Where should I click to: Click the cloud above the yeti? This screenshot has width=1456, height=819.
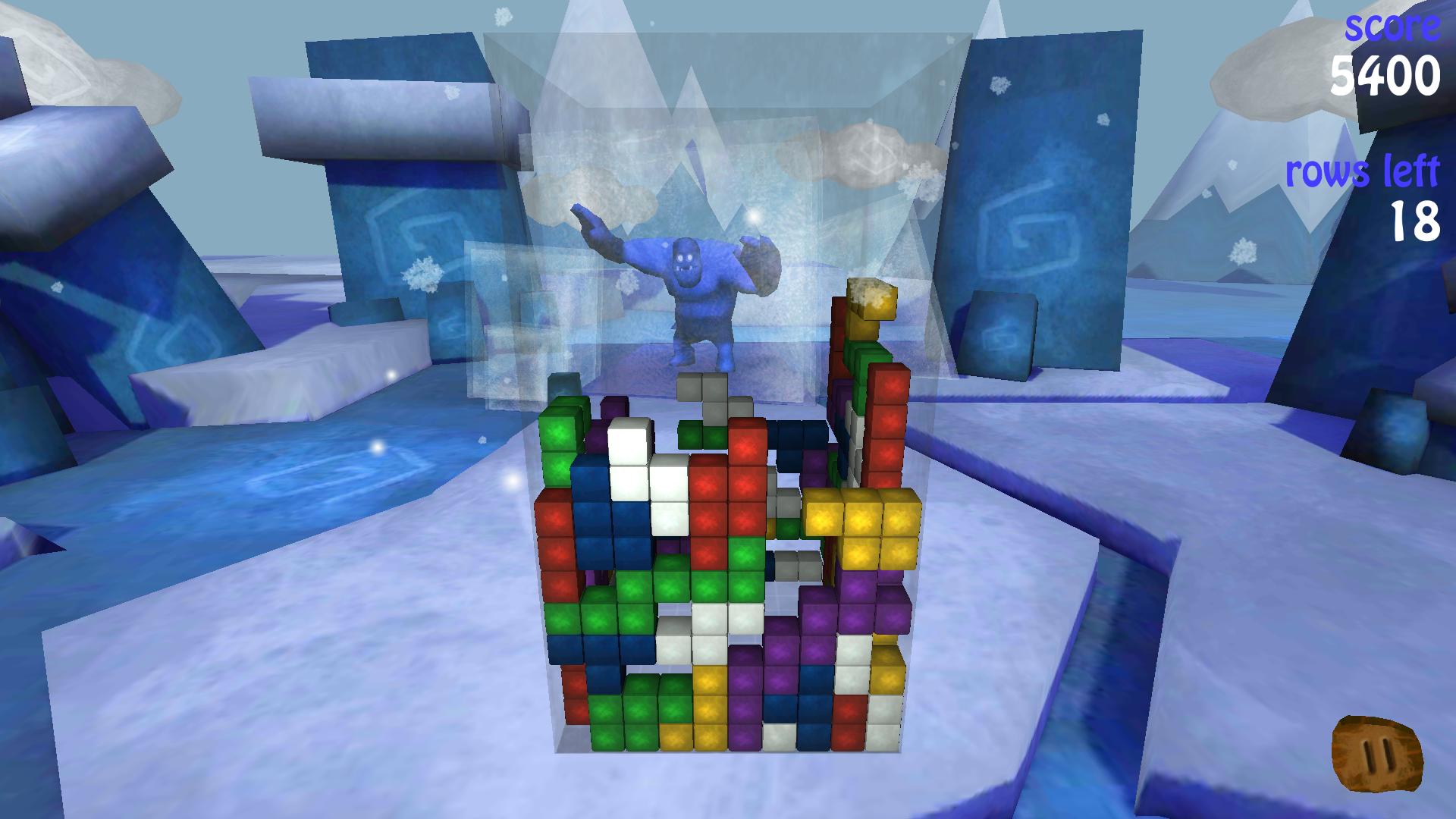coord(864,152)
